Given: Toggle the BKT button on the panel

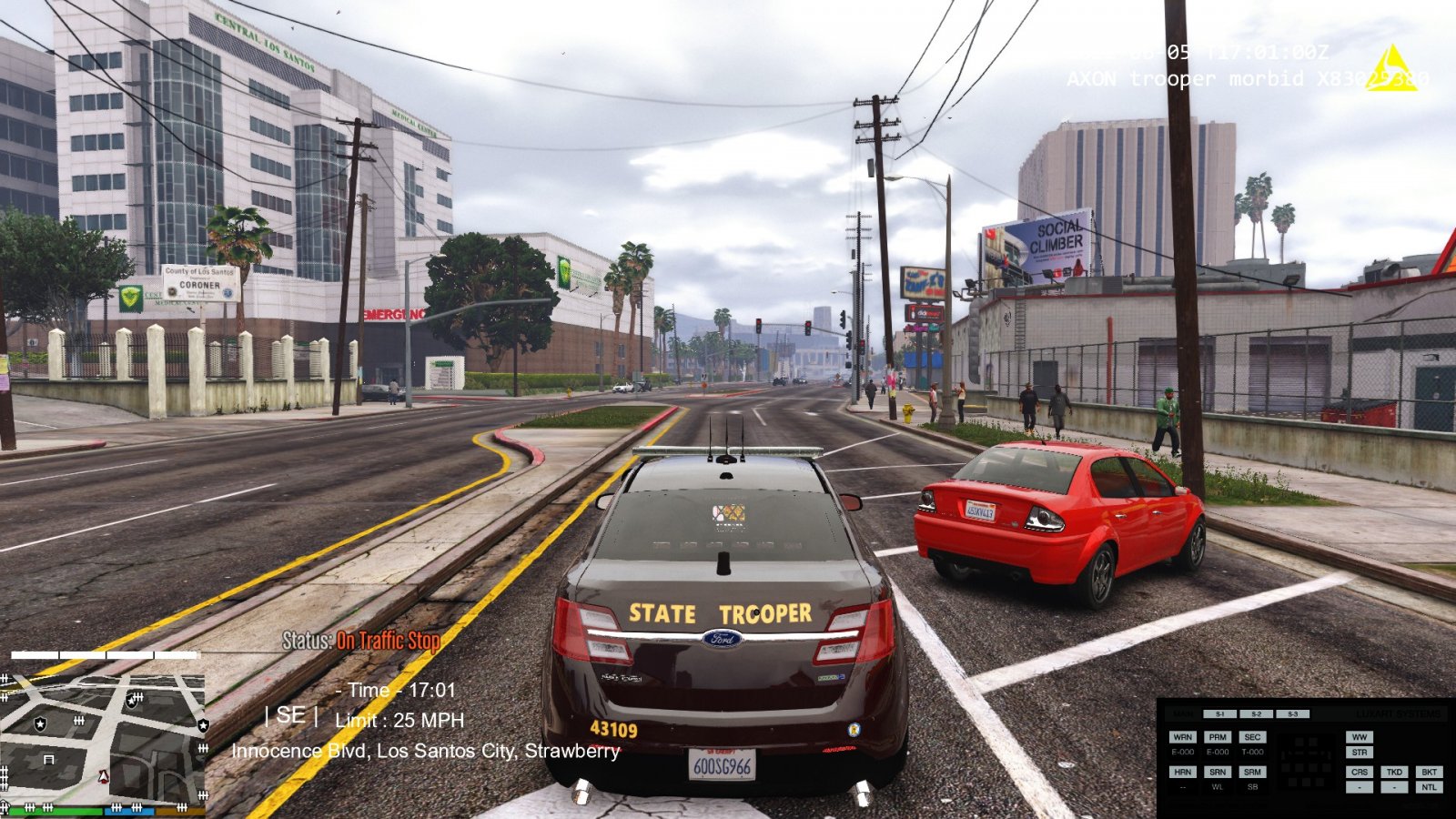Looking at the screenshot, I should pyautogui.click(x=1429, y=772).
